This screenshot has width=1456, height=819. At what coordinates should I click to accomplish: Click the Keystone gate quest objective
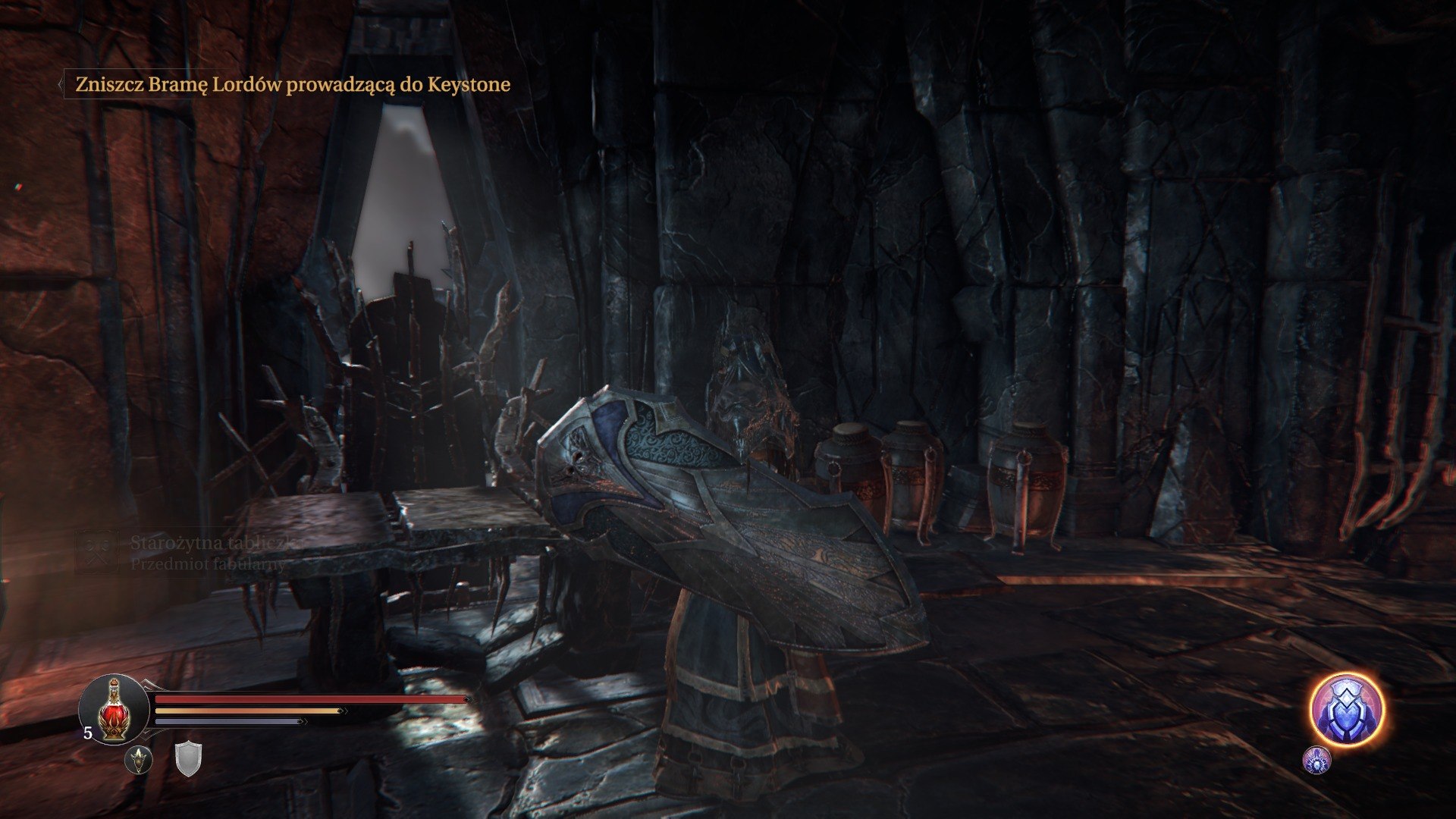click(x=293, y=84)
